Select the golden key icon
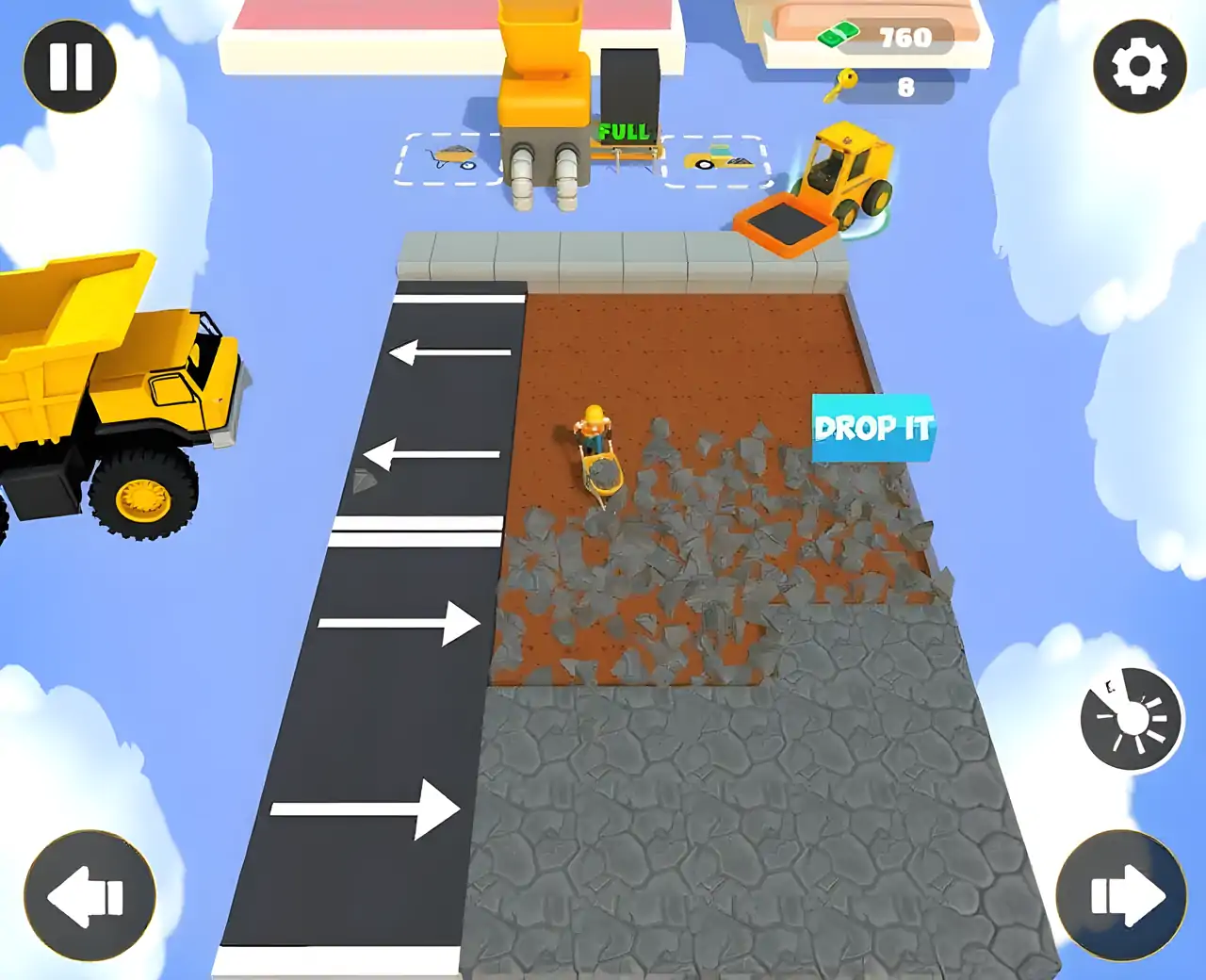The image size is (1206, 980). tap(841, 83)
